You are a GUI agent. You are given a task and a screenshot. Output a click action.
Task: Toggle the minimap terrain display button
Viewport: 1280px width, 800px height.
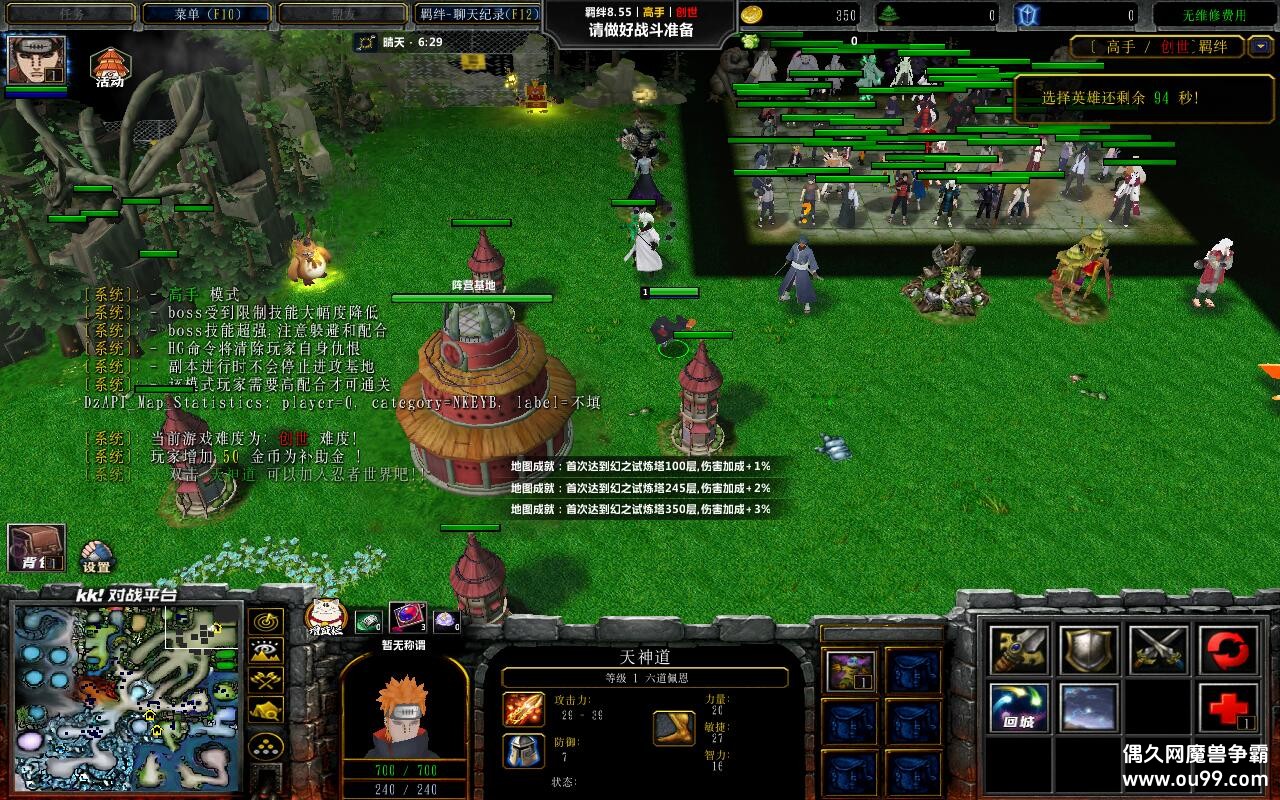click(x=265, y=652)
